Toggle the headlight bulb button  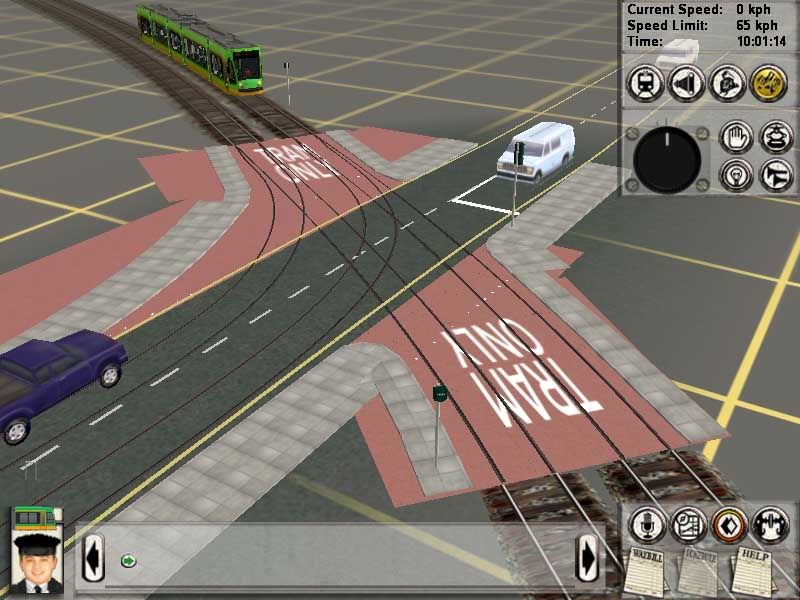pyautogui.click(x=736, y=175)
